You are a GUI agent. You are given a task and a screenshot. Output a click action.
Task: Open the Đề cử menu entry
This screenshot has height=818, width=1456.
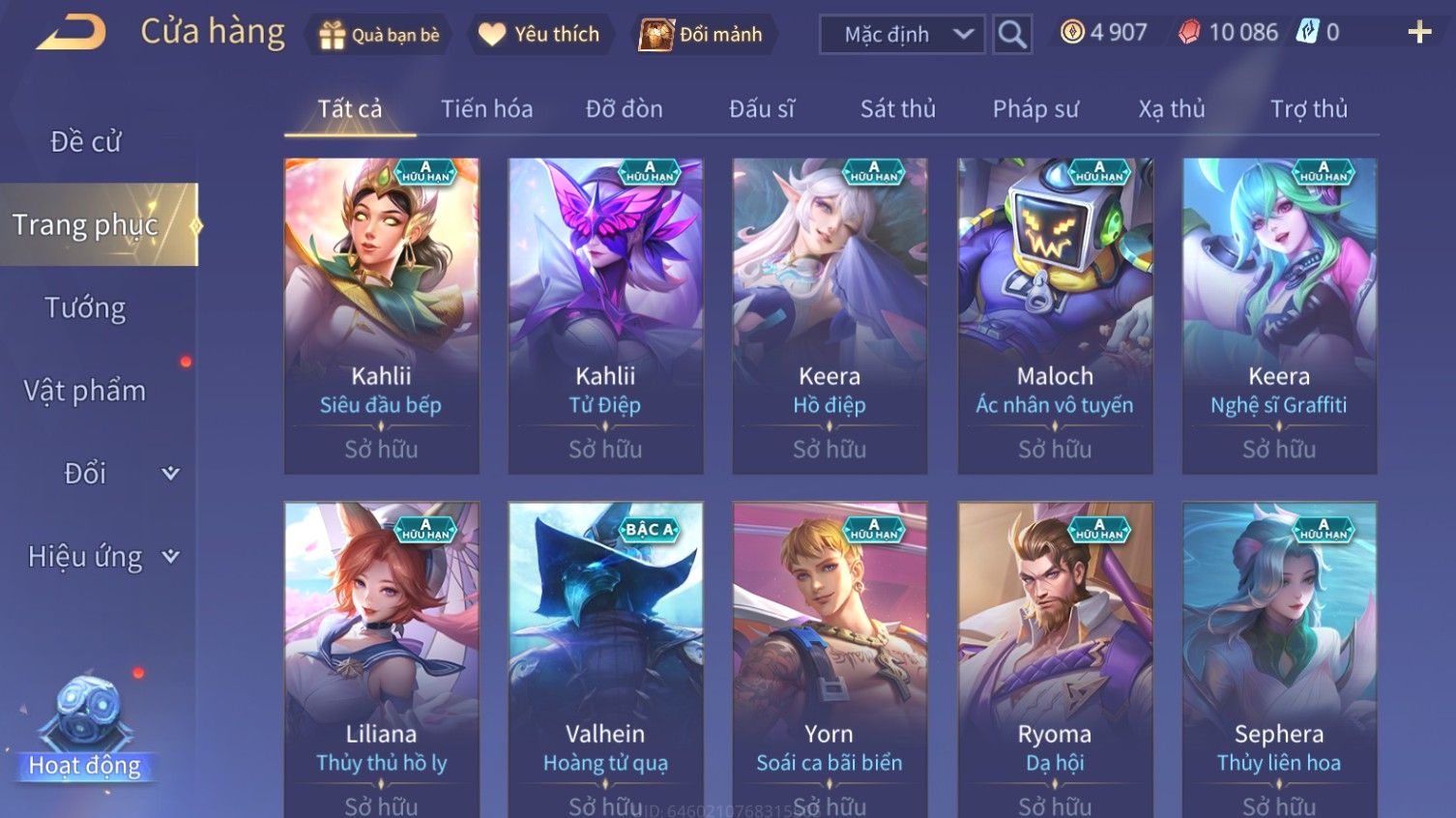85,142
